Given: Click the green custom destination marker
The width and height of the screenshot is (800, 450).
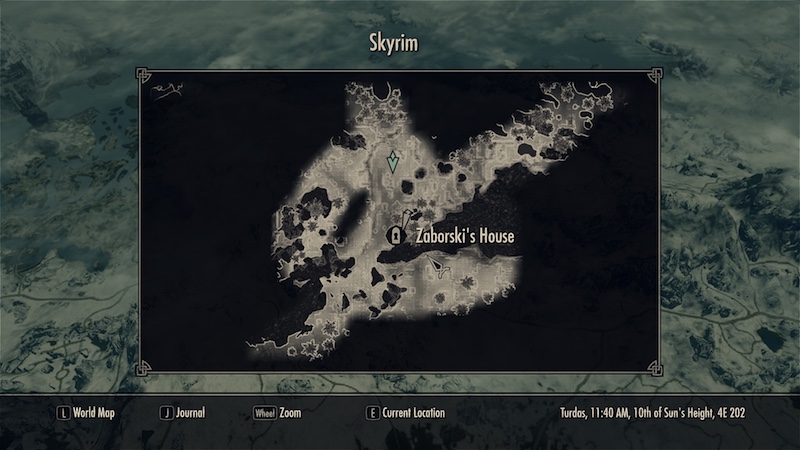Looking at the screenshot, I should (394, 162).
